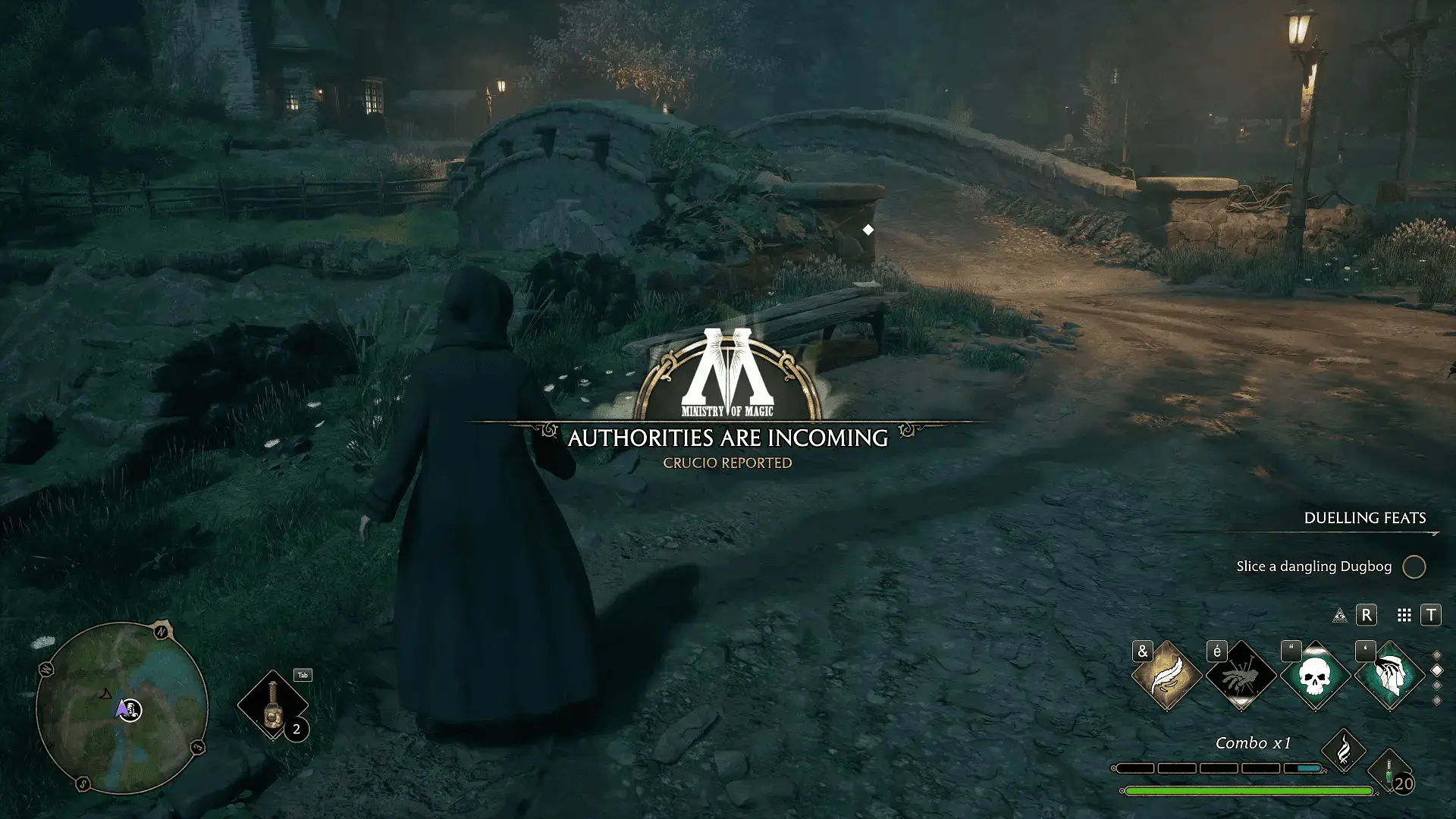Click the eye-in-triangle ancient magic indicator

pyautogui.click(x=1341, y=616)
